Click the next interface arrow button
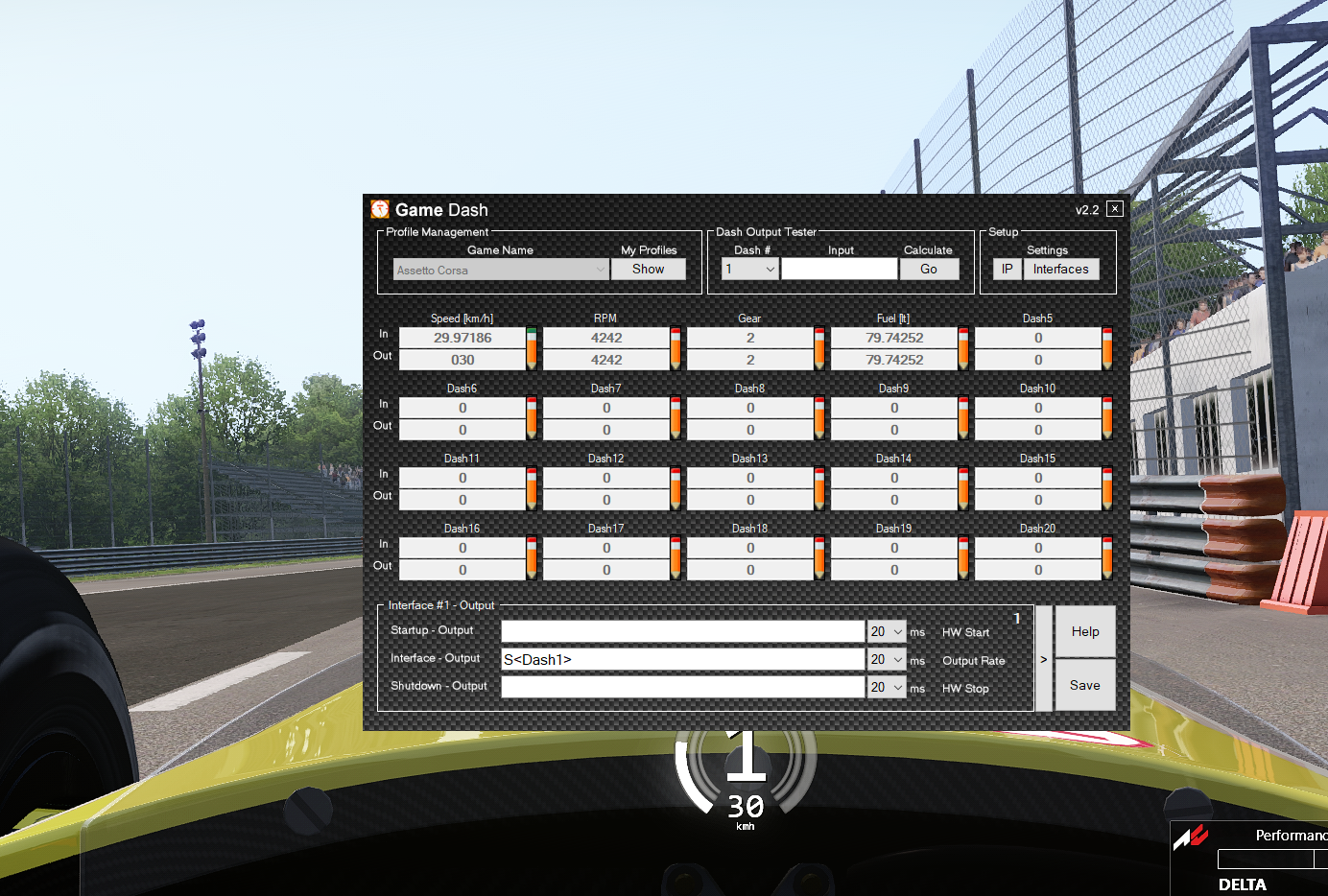Screen dimensions: 1328x896 tap(1044, 659)
